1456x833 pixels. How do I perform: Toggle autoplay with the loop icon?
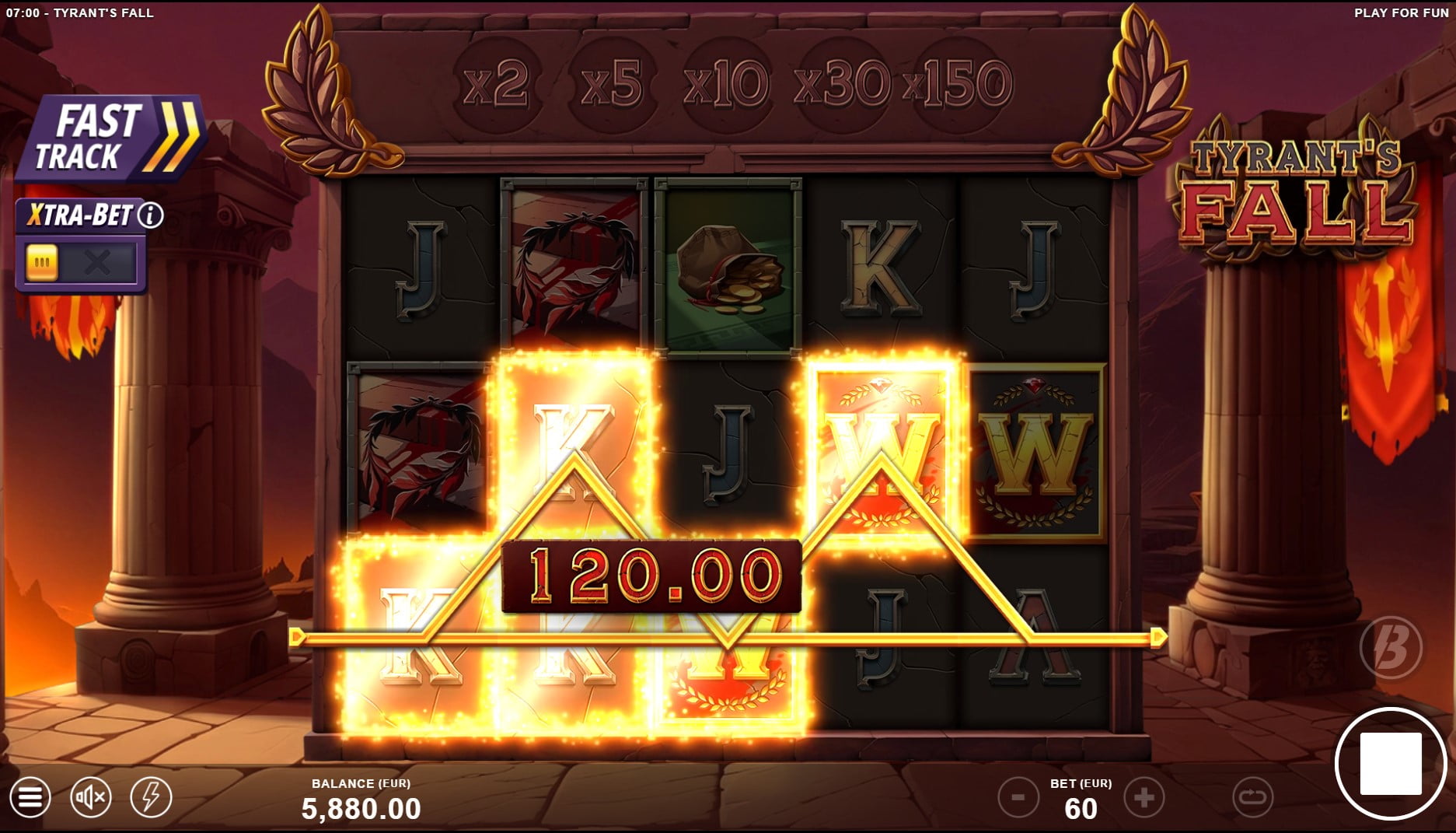1252,796
